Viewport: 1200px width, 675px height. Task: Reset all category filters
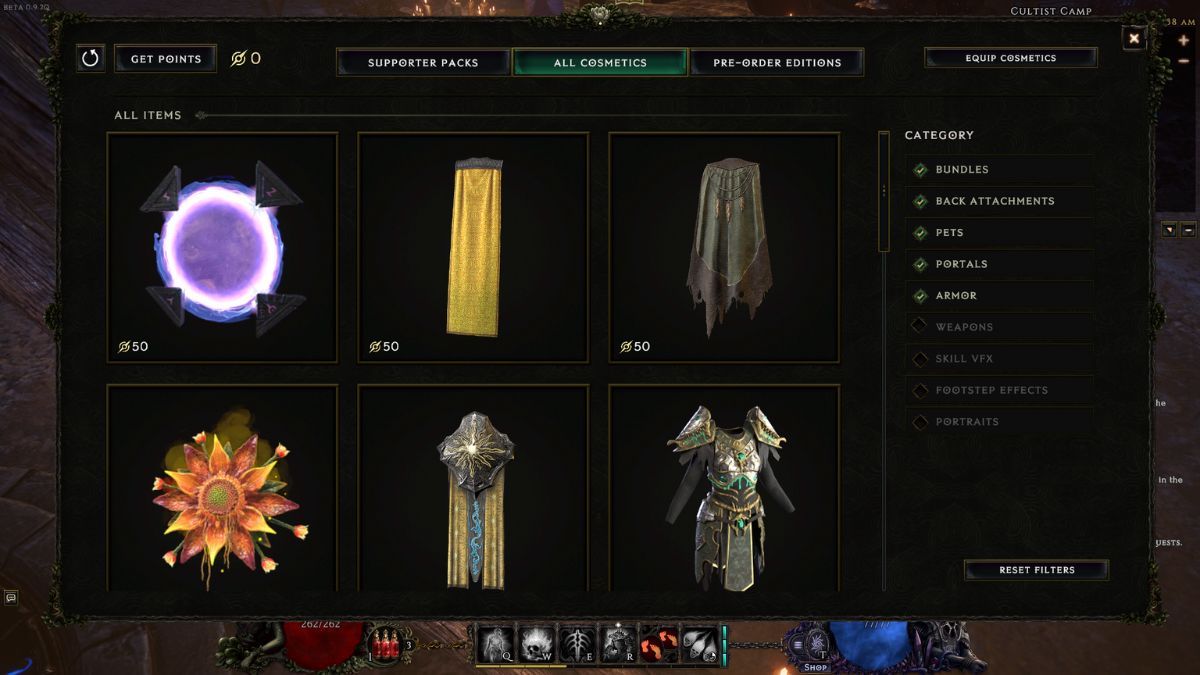(1036, 570)
